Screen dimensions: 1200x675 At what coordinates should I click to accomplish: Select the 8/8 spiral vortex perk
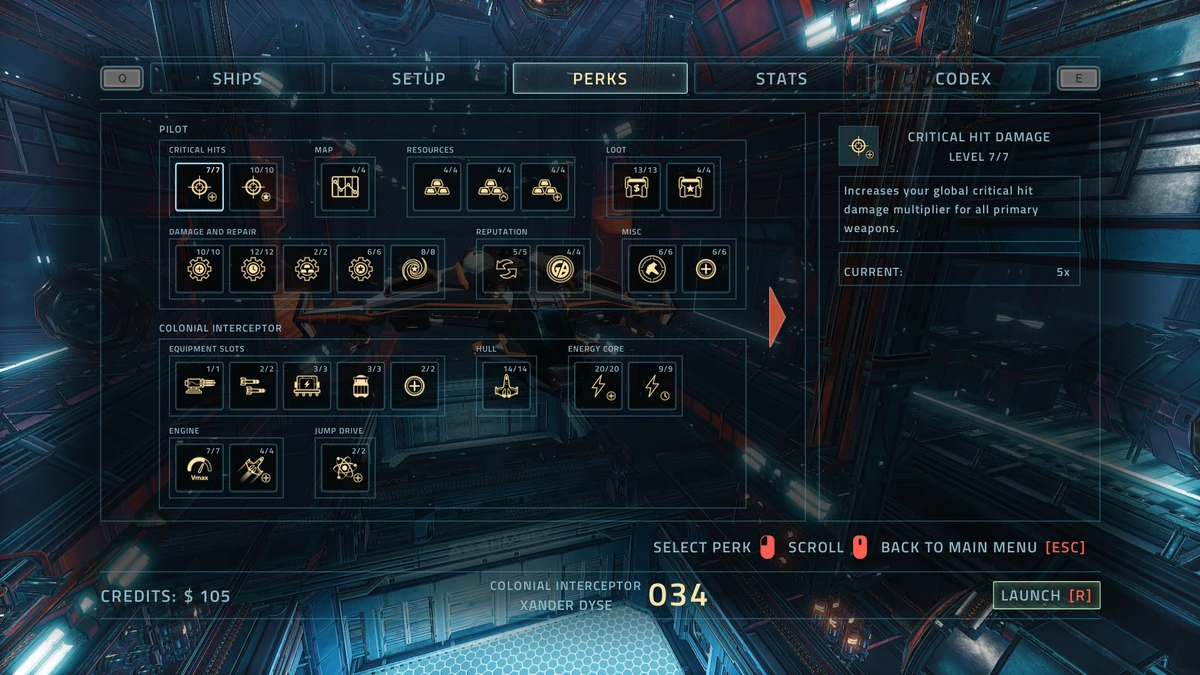tap(415, 269)
